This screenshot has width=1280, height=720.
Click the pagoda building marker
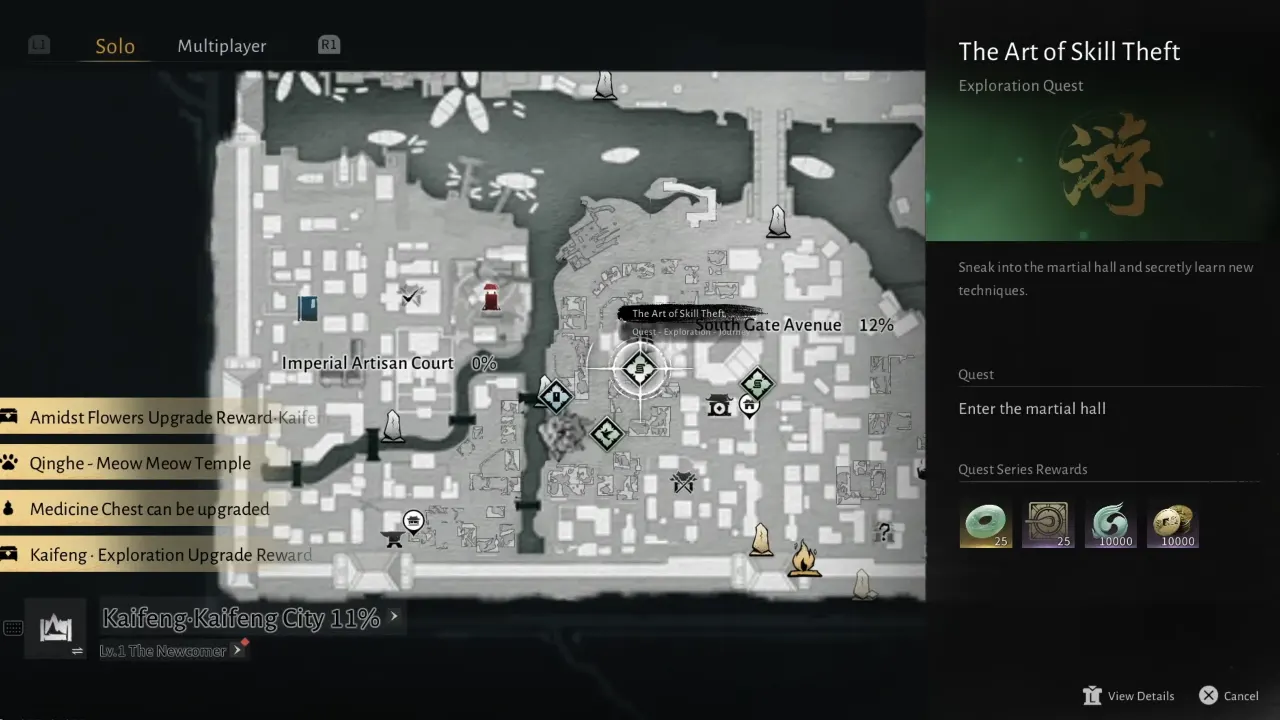pos(718,405)
